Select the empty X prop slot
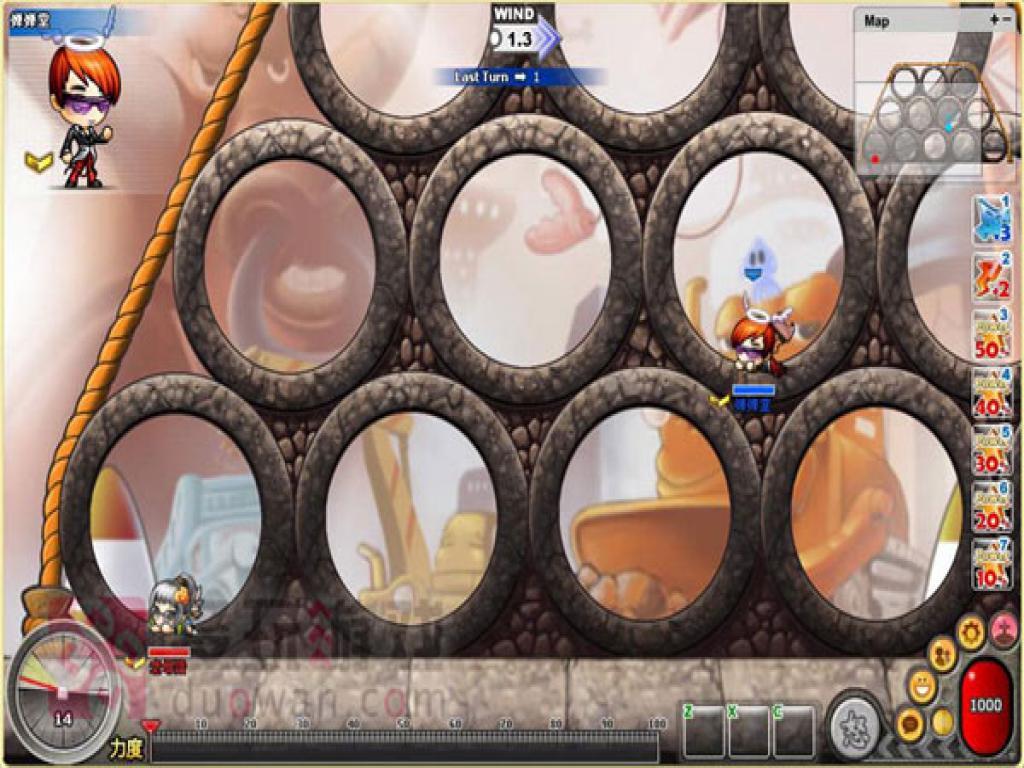1024x768 pixels. (749, 731)
